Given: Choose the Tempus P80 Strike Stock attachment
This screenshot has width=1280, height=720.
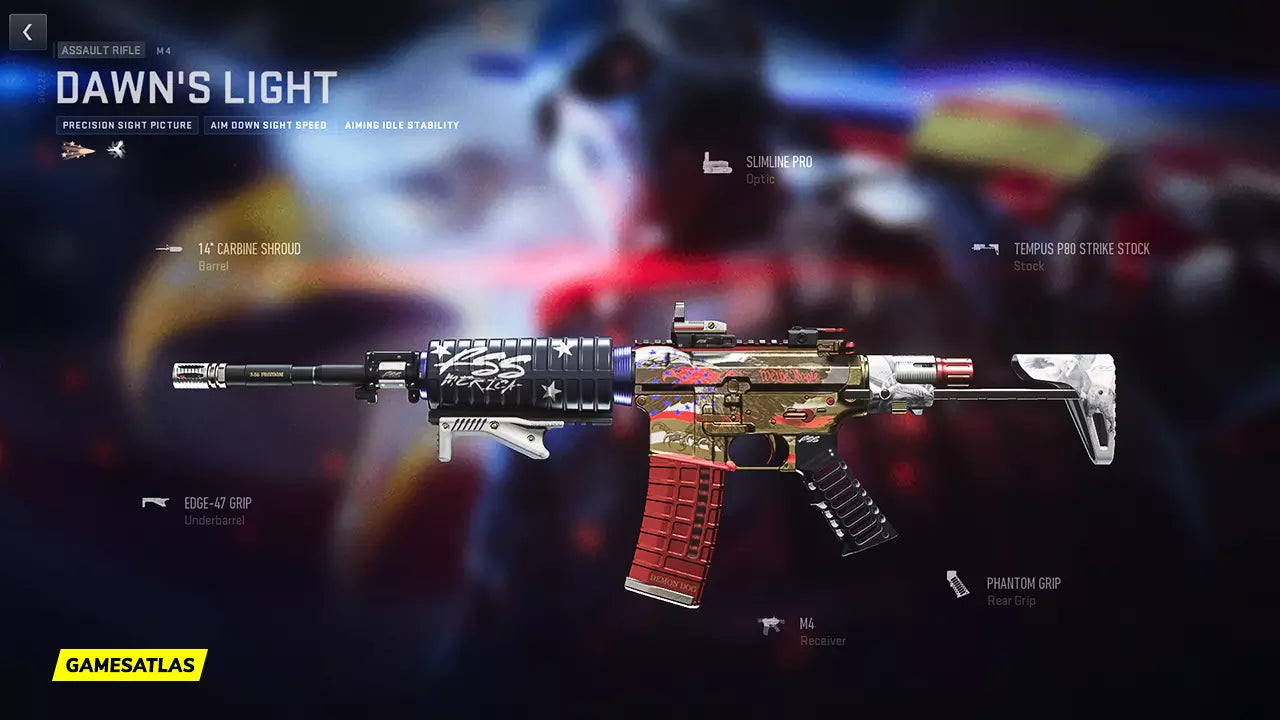Looking at the screenshot, I should point(1080,249).
